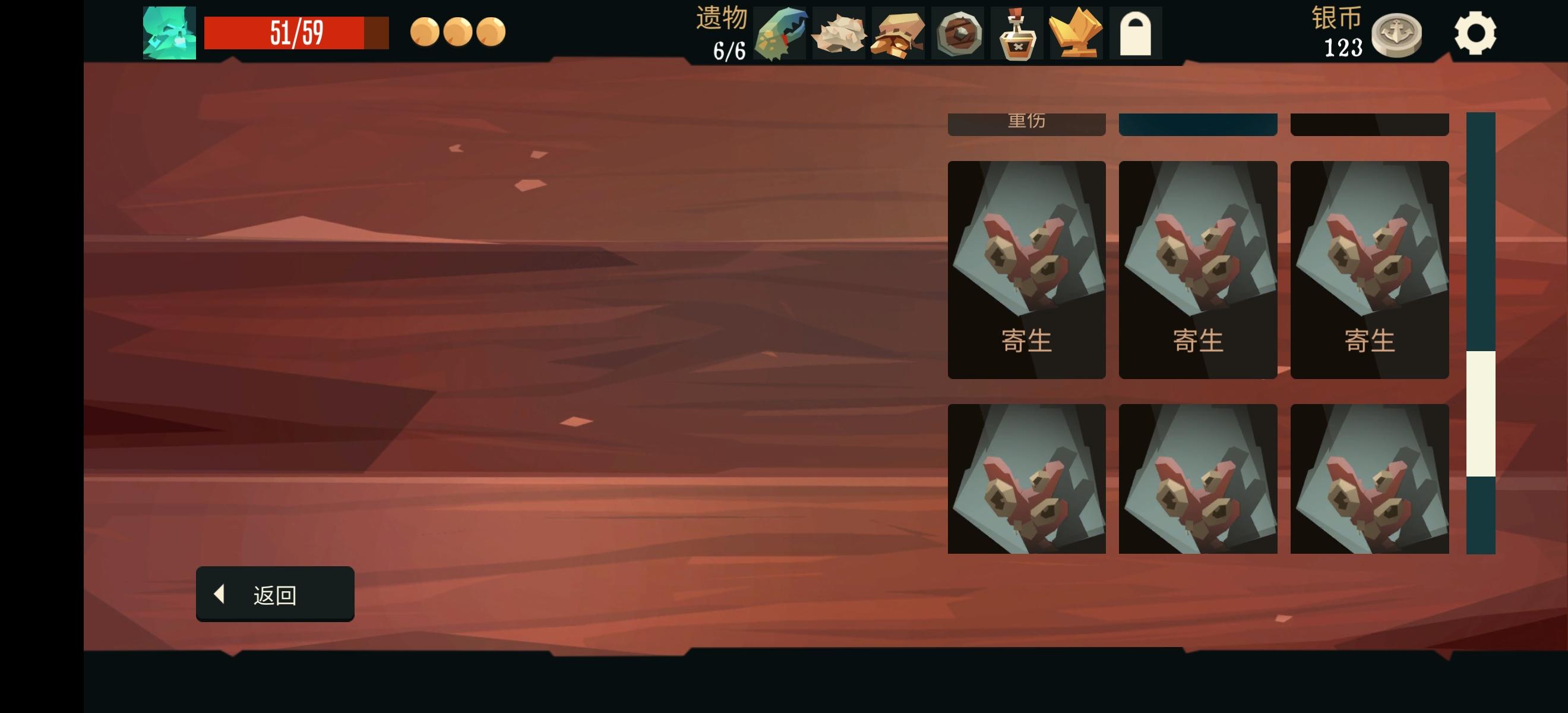Open the character portrait avatar
Image resolution: width=1568 pixels, height=713 pixels.
(x=169, y=33)
